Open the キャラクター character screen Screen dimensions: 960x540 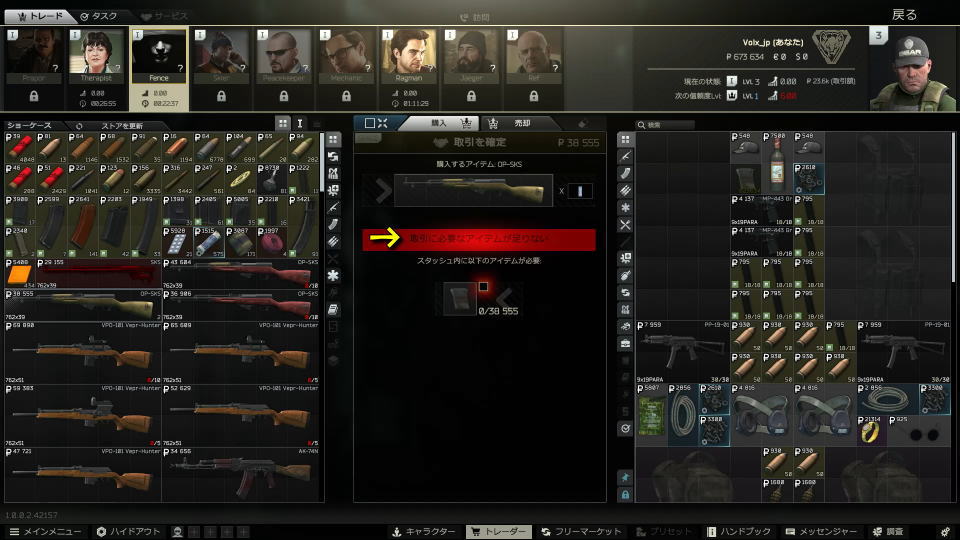tap(425, 531)
